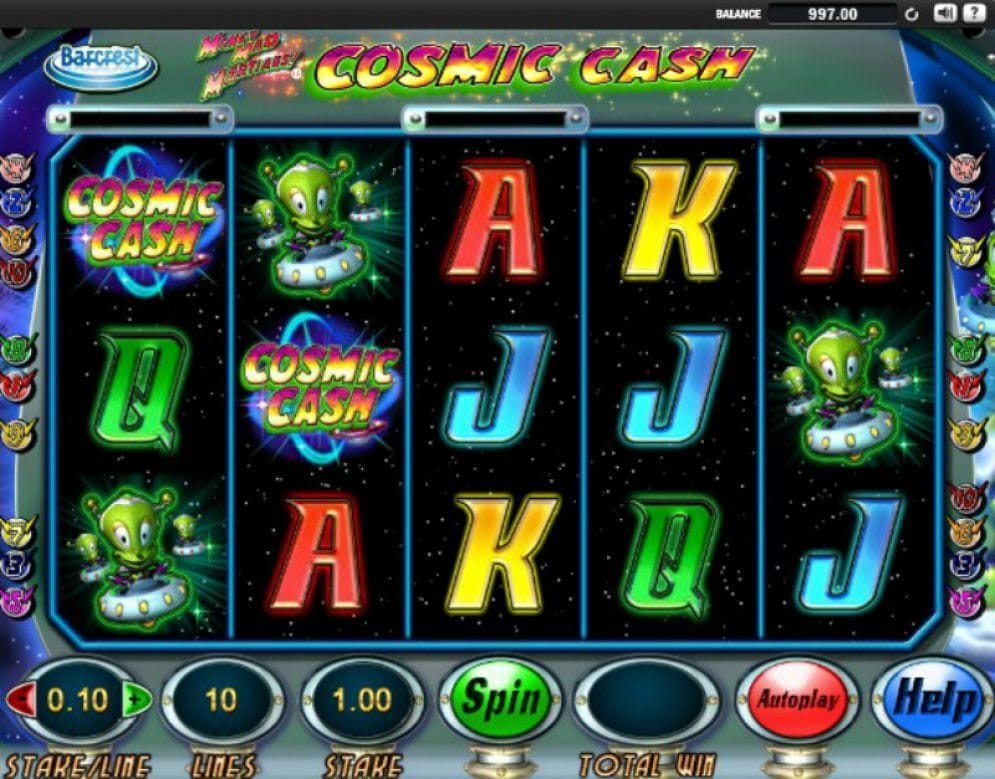Spin the reels with the green Spin button
Viewport: 995px width, 779px height.
[x=500, y=699]
